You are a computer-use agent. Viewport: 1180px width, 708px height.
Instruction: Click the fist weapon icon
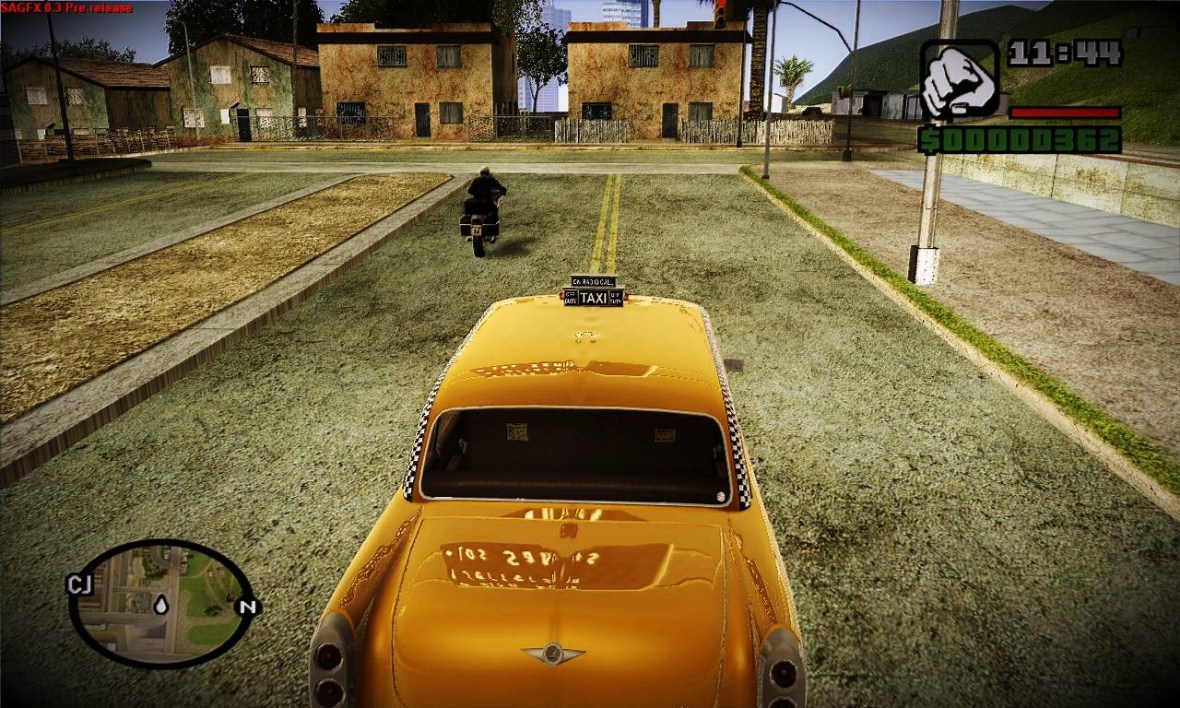point(958,80)
